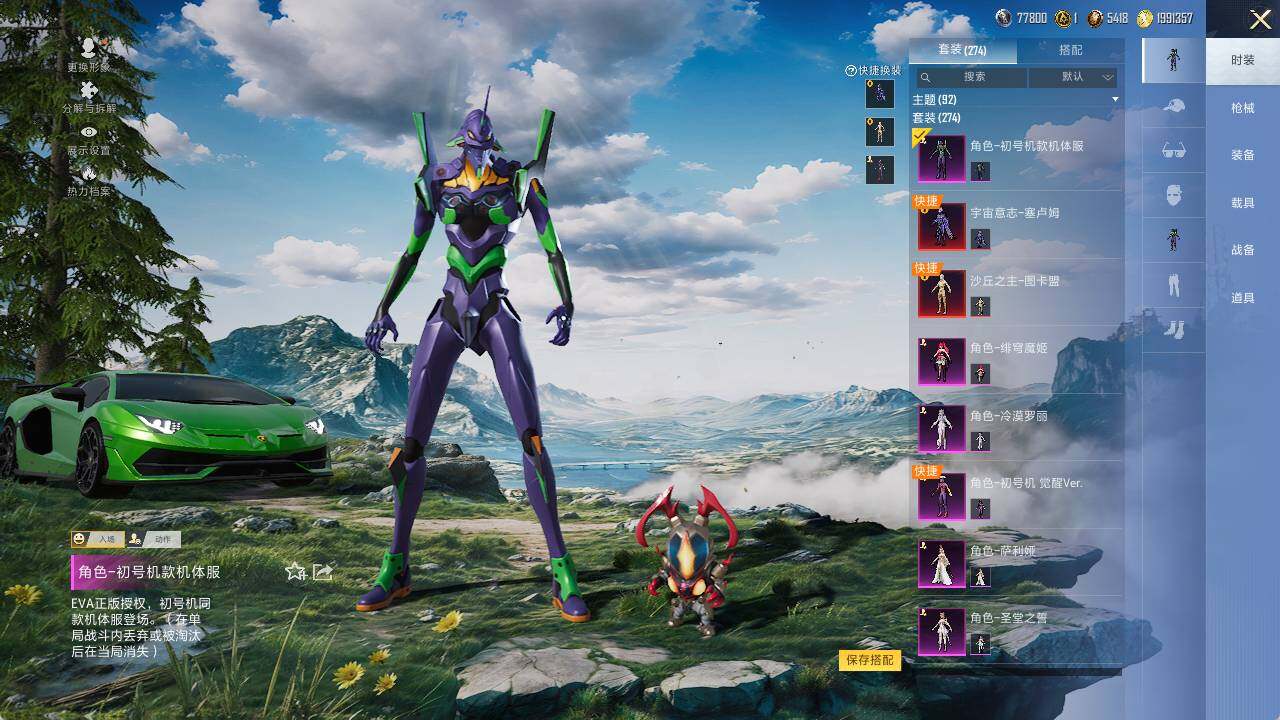Open 更换形象 on the left
This screenshot has width=1280, height=720.
coord(89,53)
